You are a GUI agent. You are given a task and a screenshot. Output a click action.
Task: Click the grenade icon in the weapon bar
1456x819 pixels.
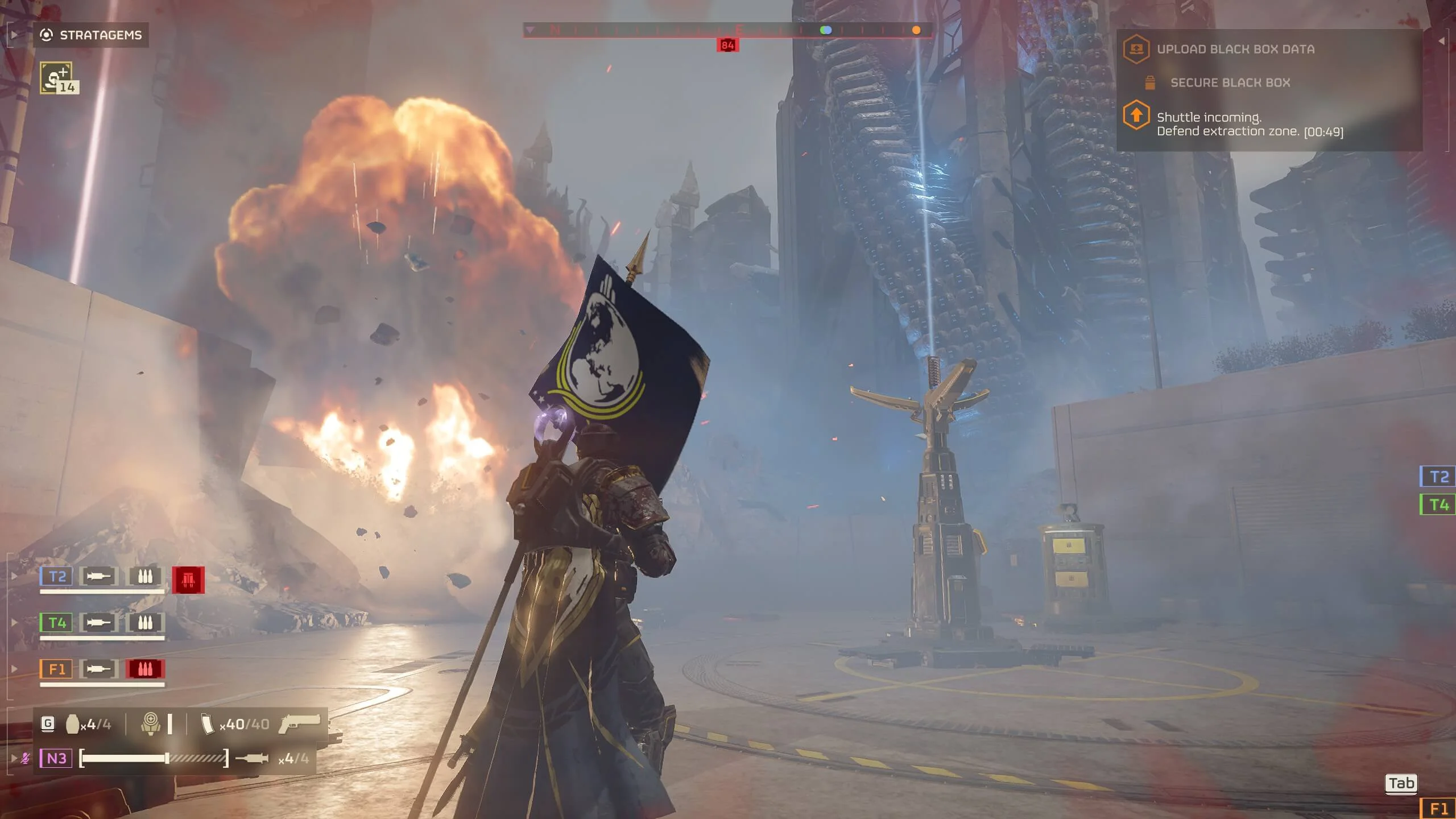click(72, 725)
